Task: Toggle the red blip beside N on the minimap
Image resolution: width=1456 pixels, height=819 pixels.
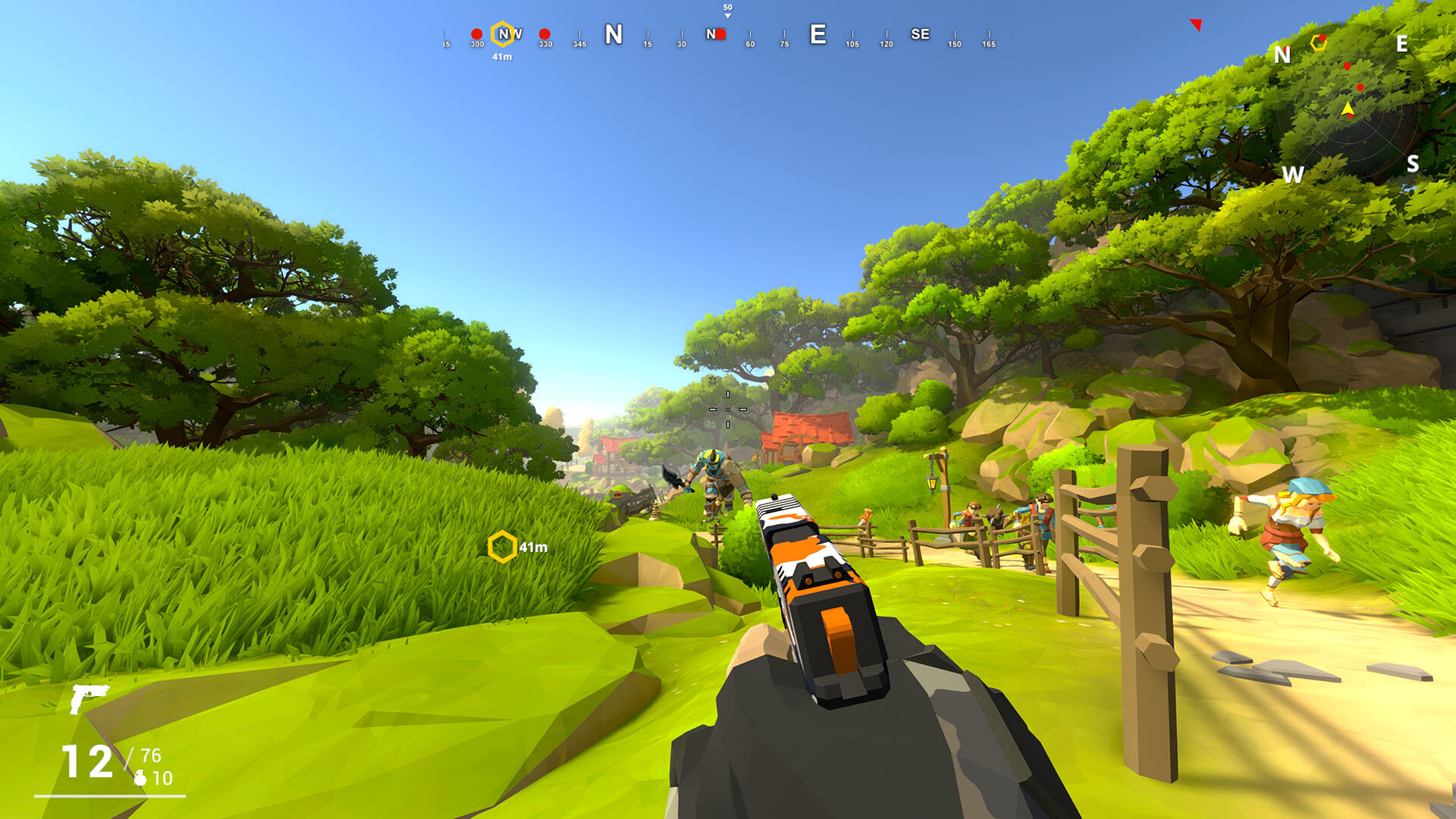Action: coord(1287,49)
